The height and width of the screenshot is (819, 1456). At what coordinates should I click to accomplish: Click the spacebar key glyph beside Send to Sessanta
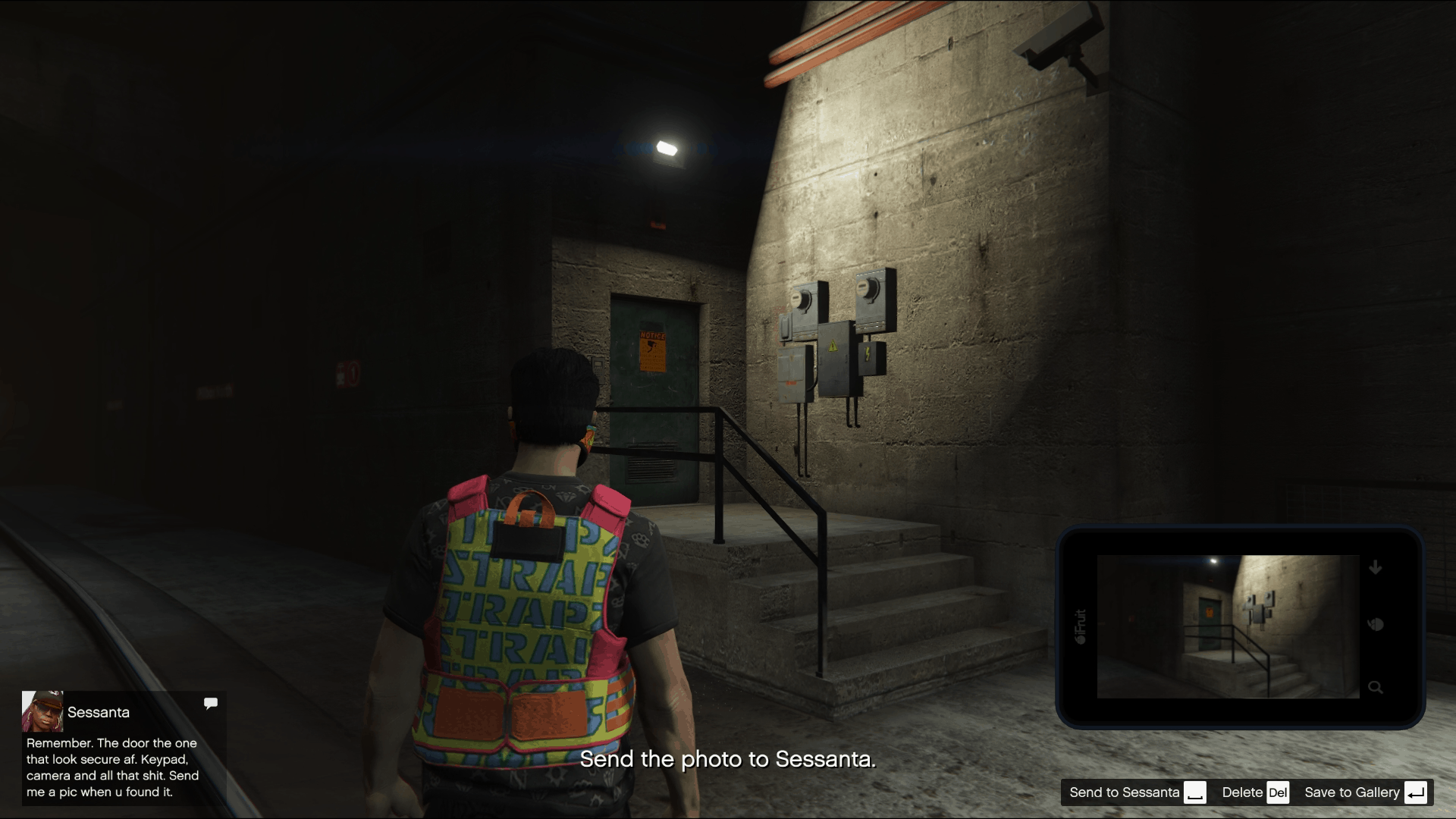tap(1196, 792)
